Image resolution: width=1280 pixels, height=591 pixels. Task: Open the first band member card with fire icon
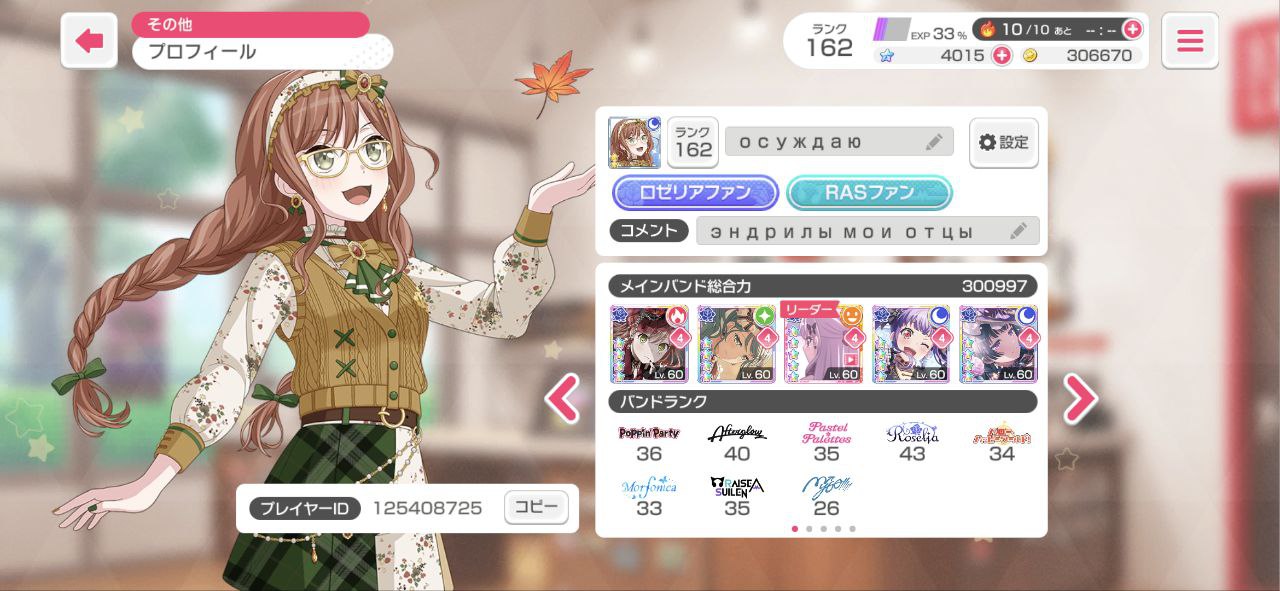pyautogui.click(x=649, y=345)
